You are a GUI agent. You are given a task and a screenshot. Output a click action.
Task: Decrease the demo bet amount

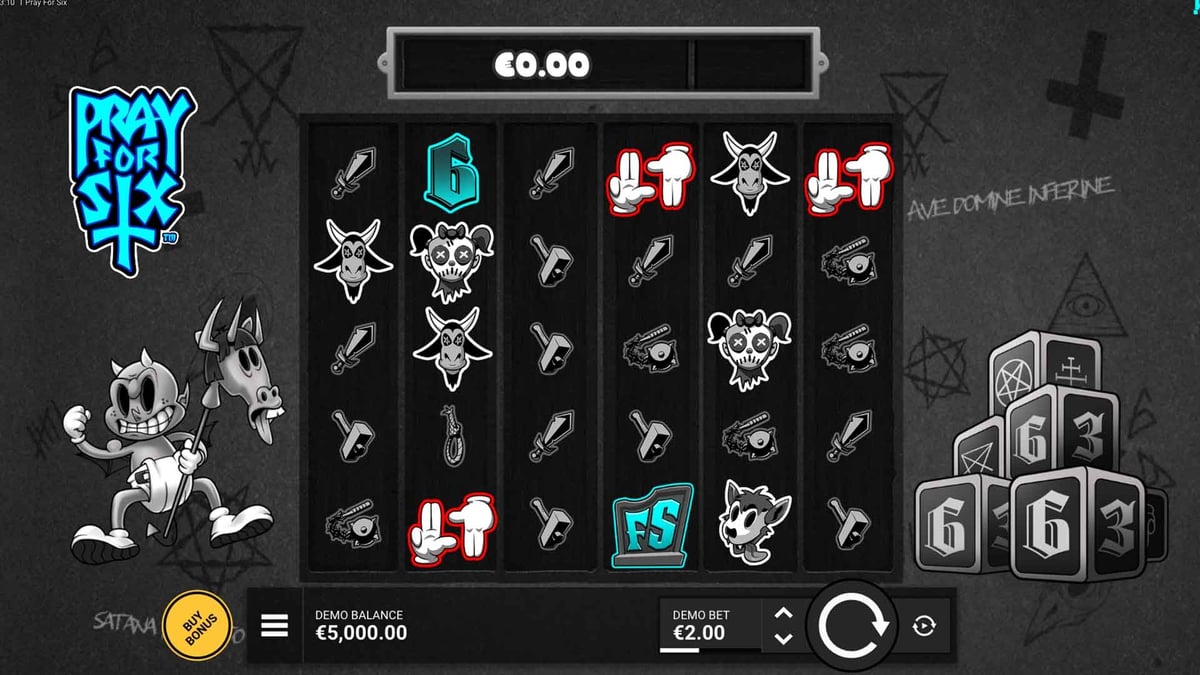[x=784, y=638]
